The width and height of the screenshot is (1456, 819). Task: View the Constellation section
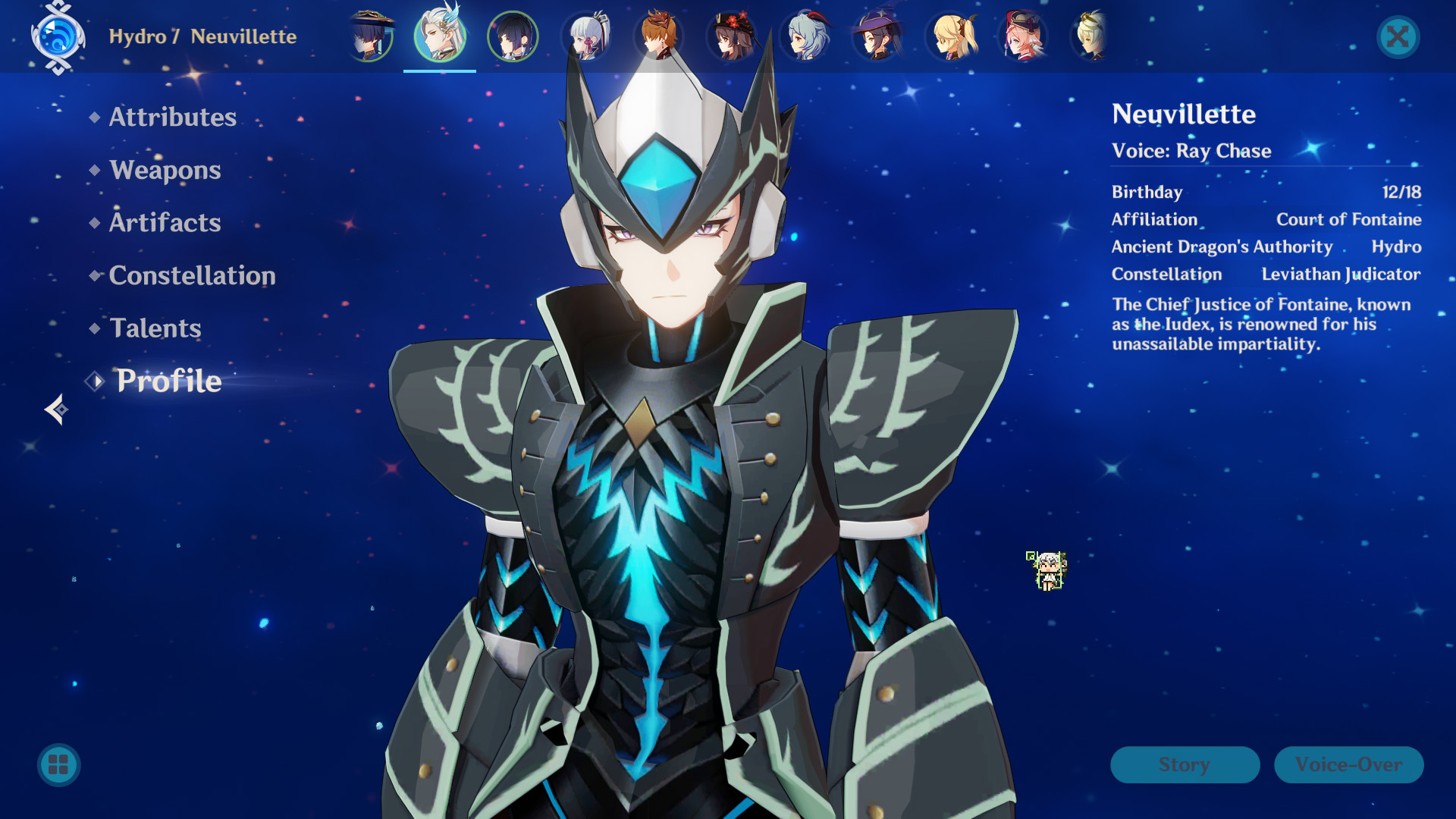coord(192,275)
